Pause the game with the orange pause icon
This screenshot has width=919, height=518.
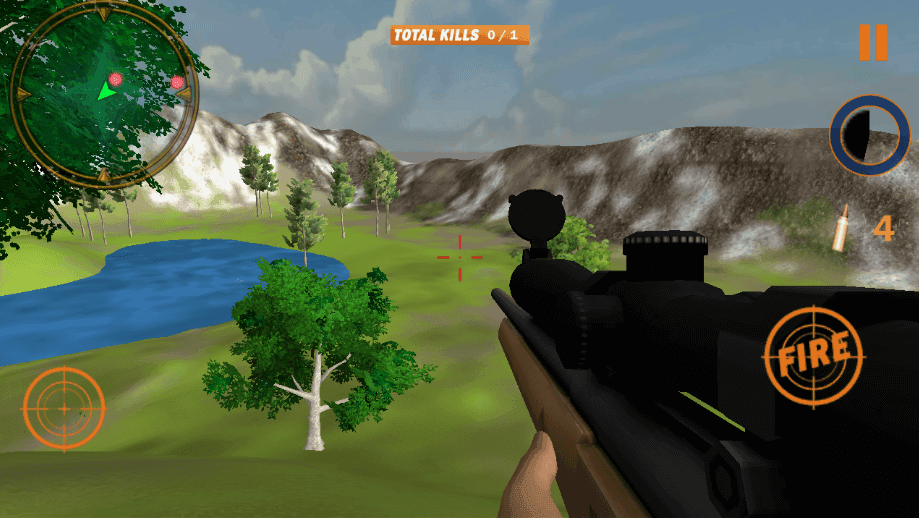(872, 42)
